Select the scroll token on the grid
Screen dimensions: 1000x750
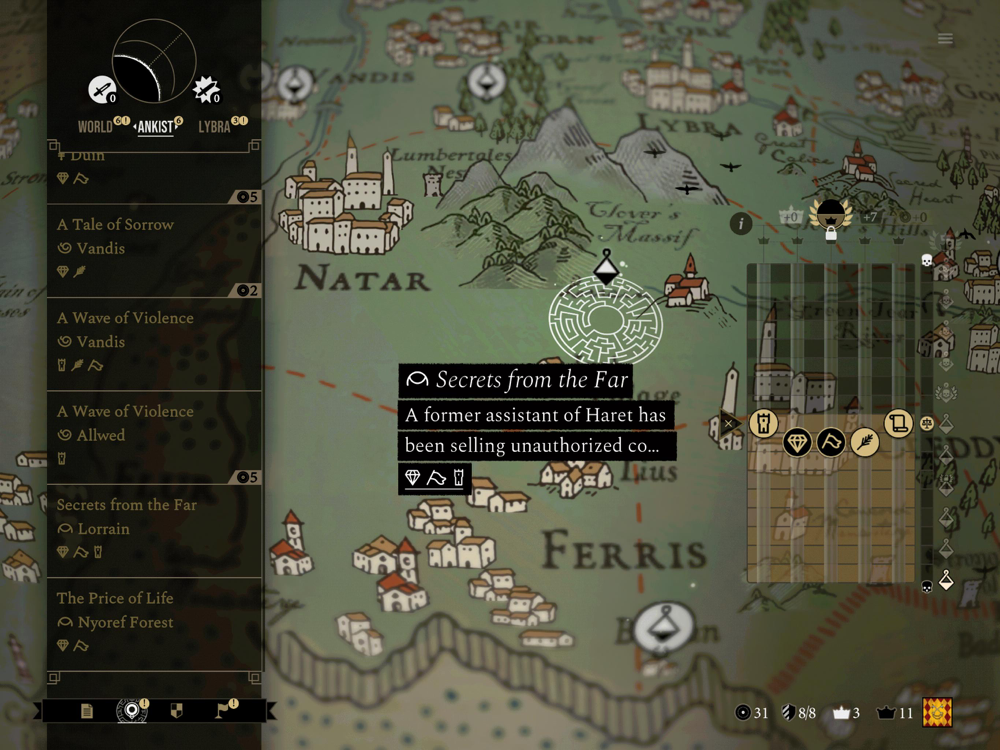pyautogui.click(x=898, y=422)
